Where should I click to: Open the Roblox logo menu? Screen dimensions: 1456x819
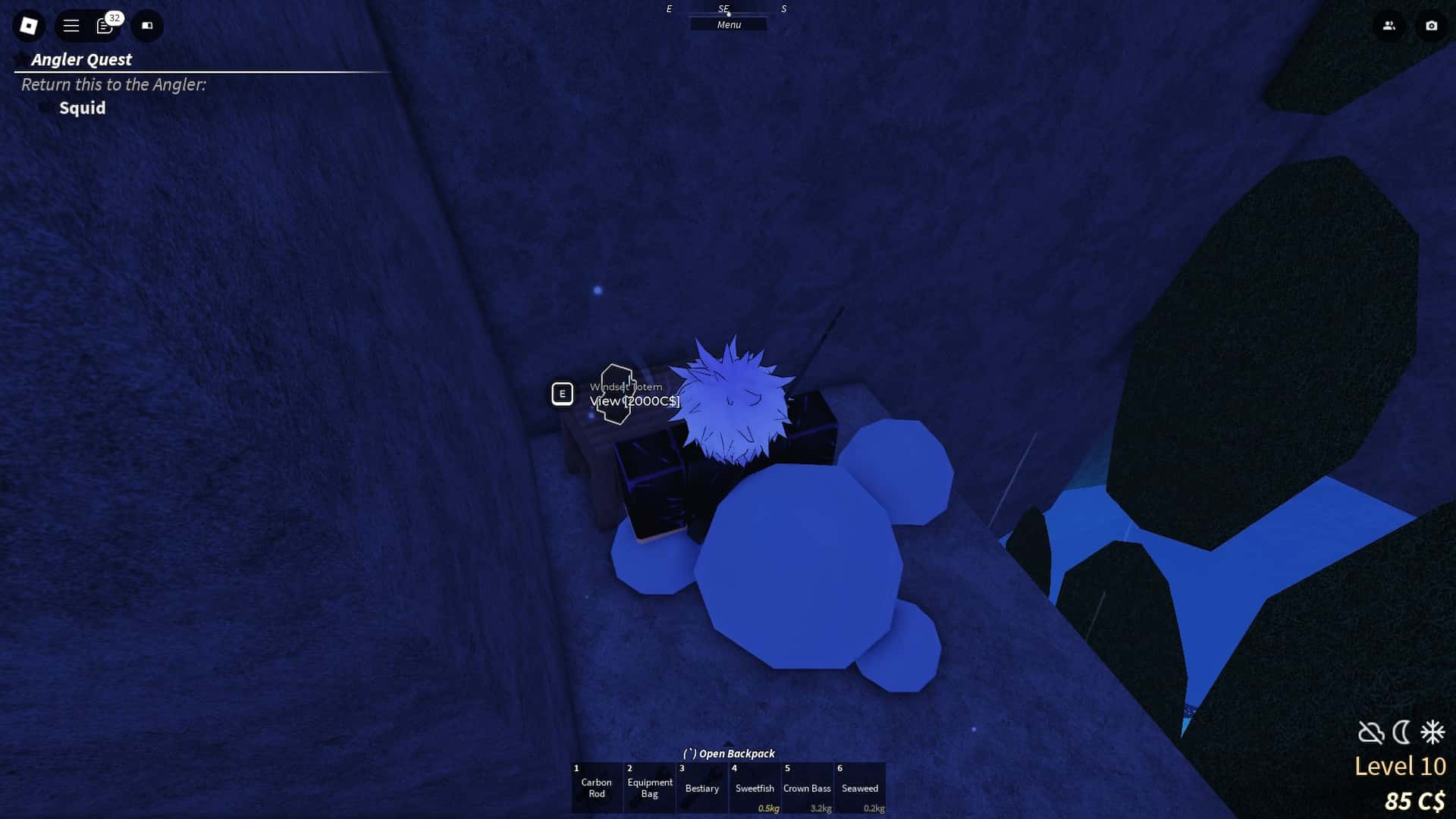pos(28,26)
